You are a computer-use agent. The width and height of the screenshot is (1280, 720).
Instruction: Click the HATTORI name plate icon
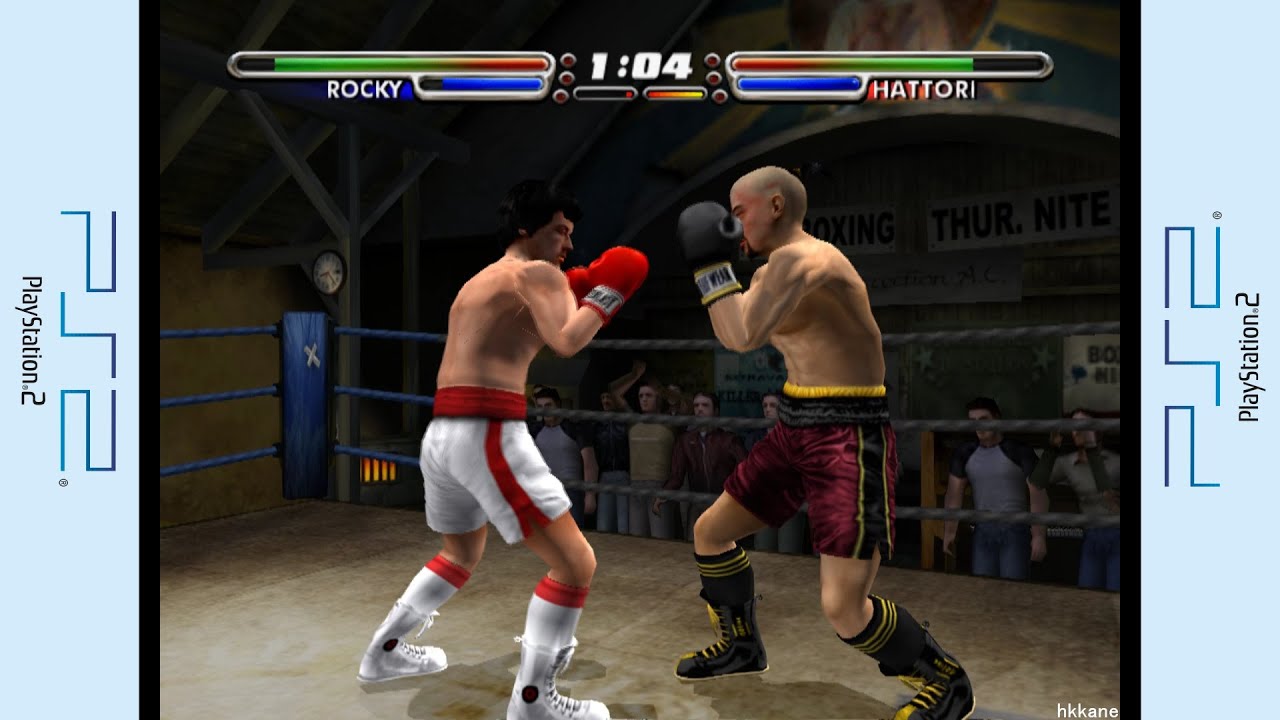pyautogui.click(x=921, y=89)
